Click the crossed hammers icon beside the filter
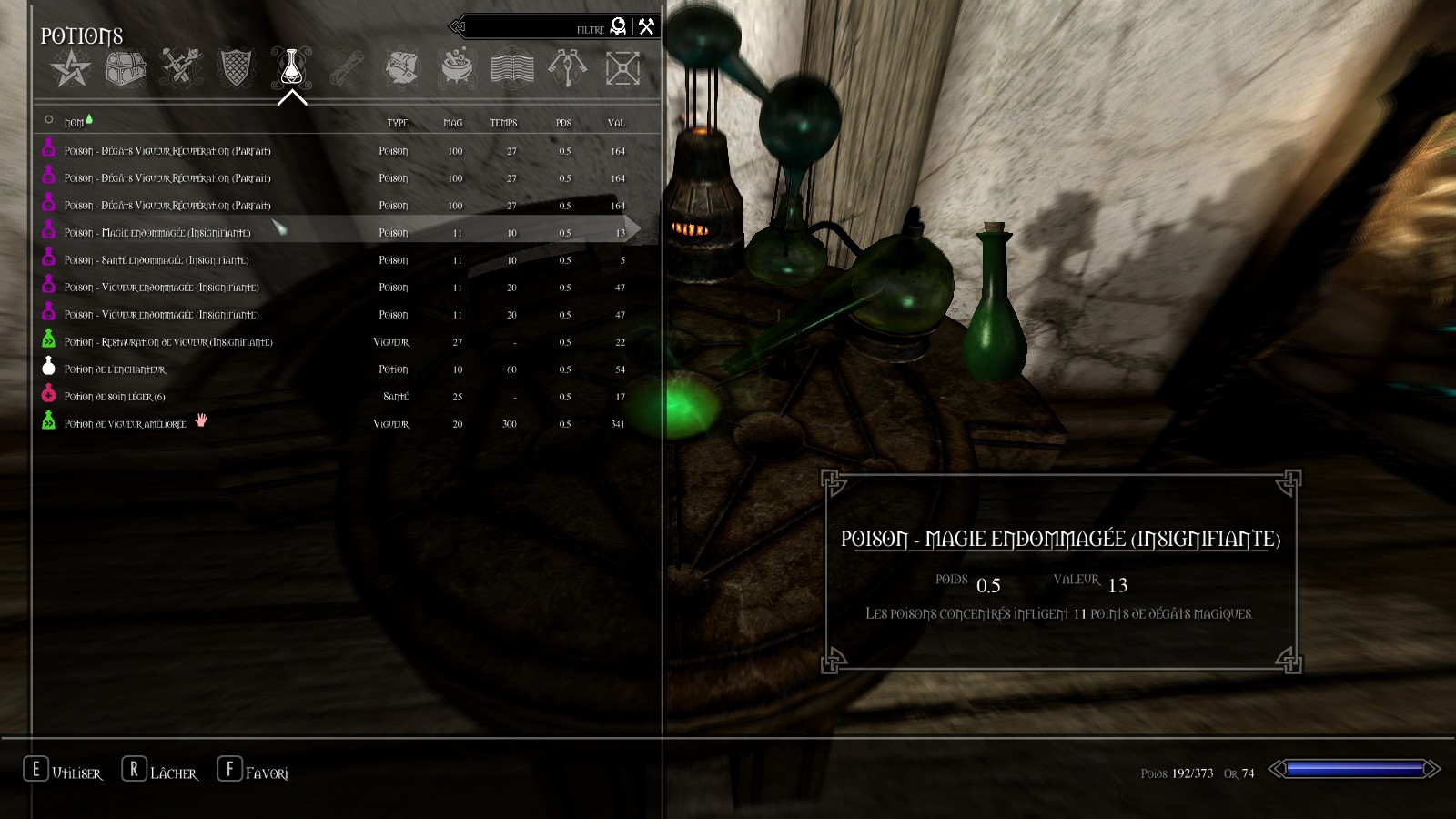Screen dimensions: 1456x819 coord(646,26)
